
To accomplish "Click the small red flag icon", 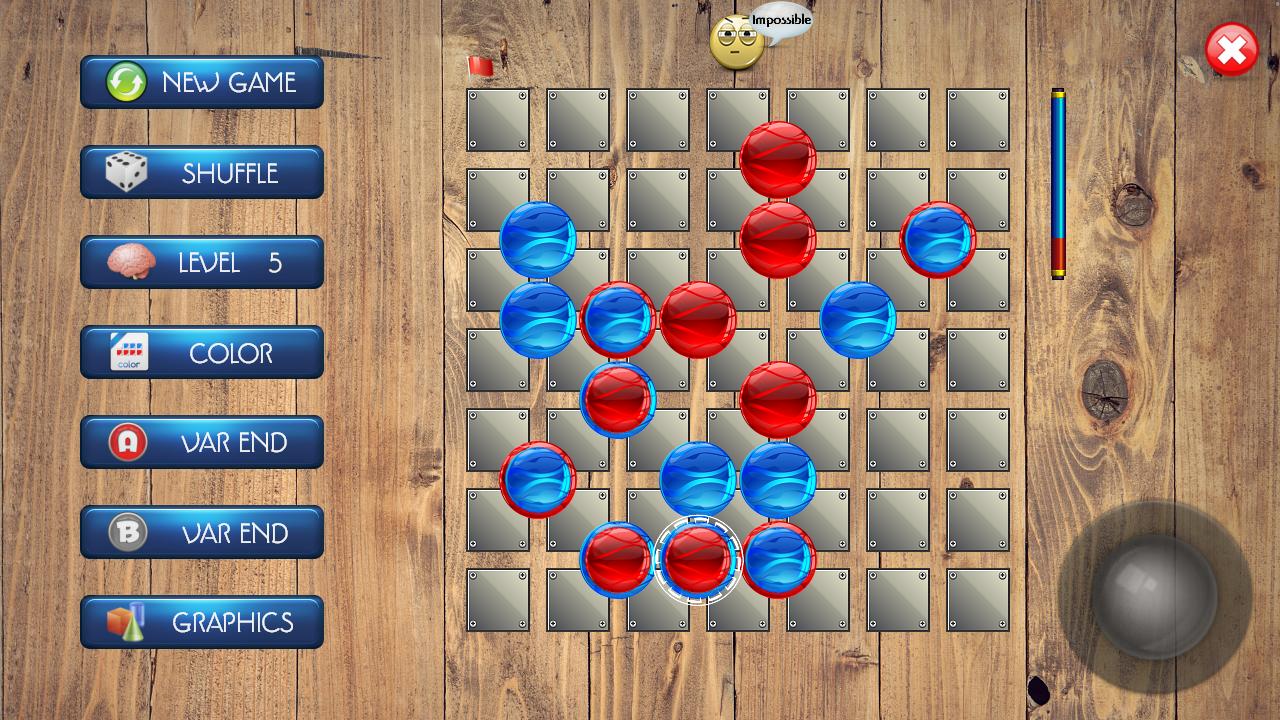I will click(x=480, y=67).
